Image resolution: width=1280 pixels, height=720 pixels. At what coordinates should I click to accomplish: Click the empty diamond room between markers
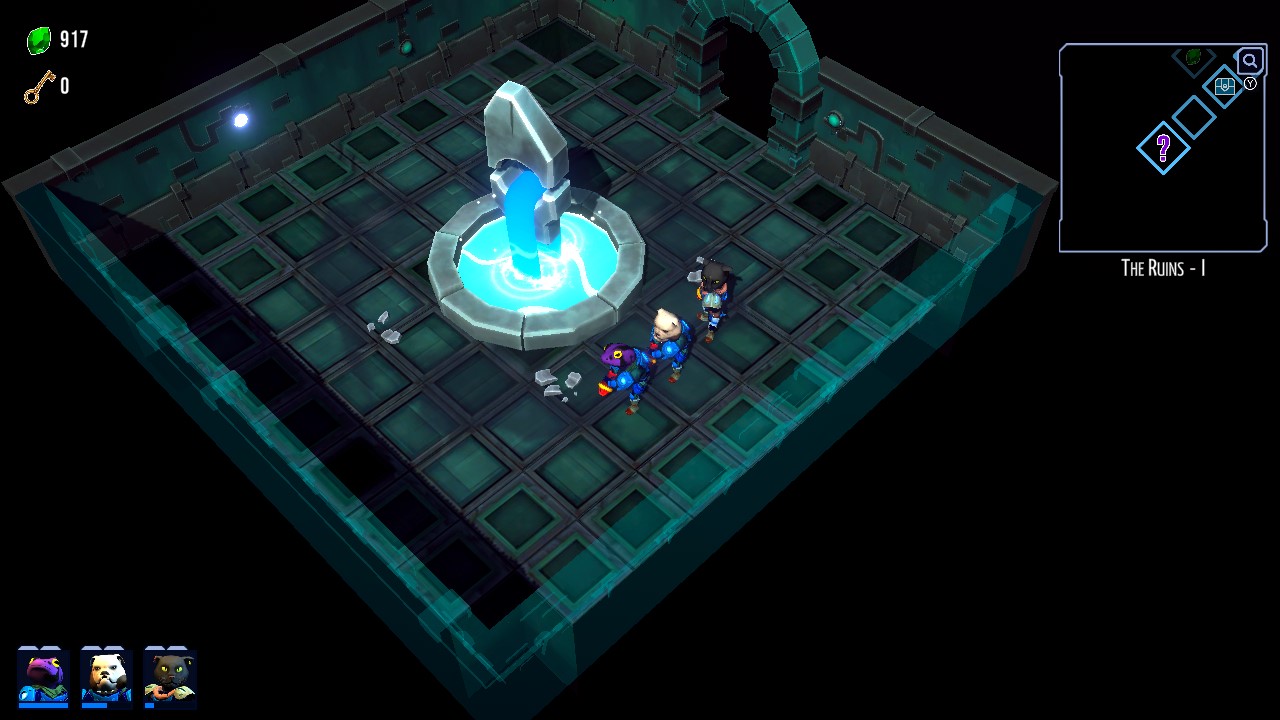pyautogui.click(x=1196, y=117)
